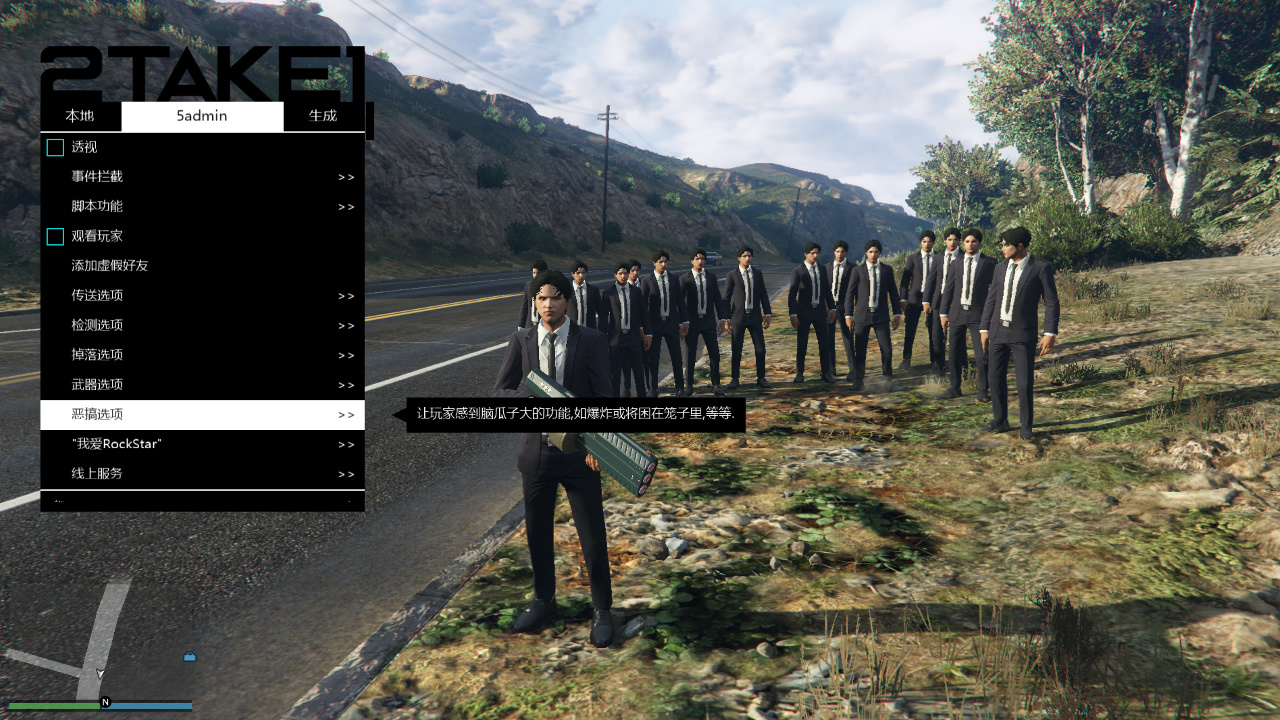Switch to the 生成 tab
This screenshot has width=1280, height=720.
pos(323,116)
